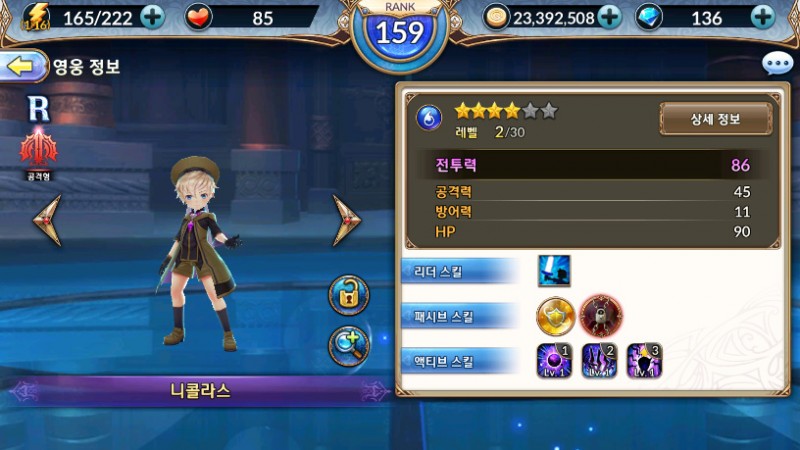
Task: Select the first active skill icon
Action: coord(555,361)
